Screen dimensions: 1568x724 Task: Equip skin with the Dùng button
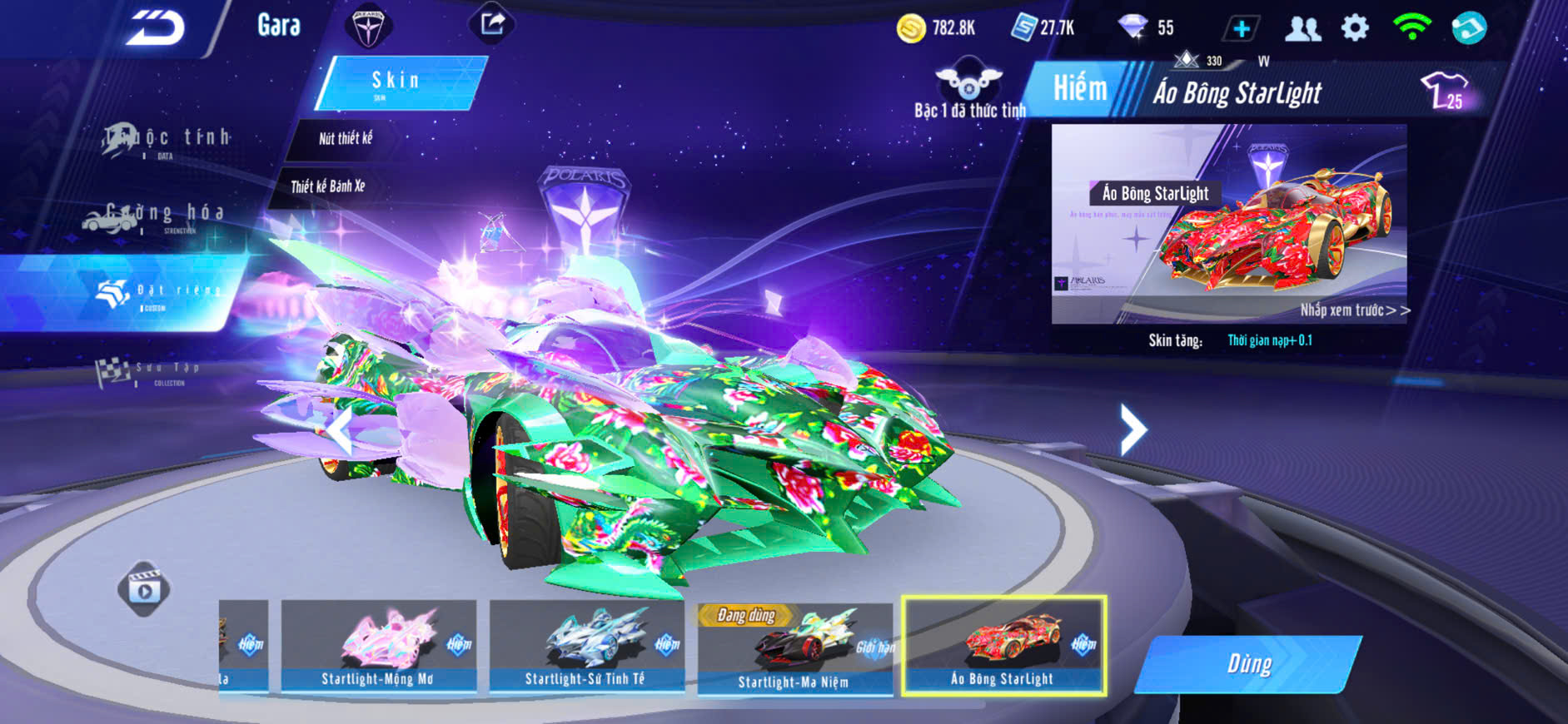point(1248,664)
